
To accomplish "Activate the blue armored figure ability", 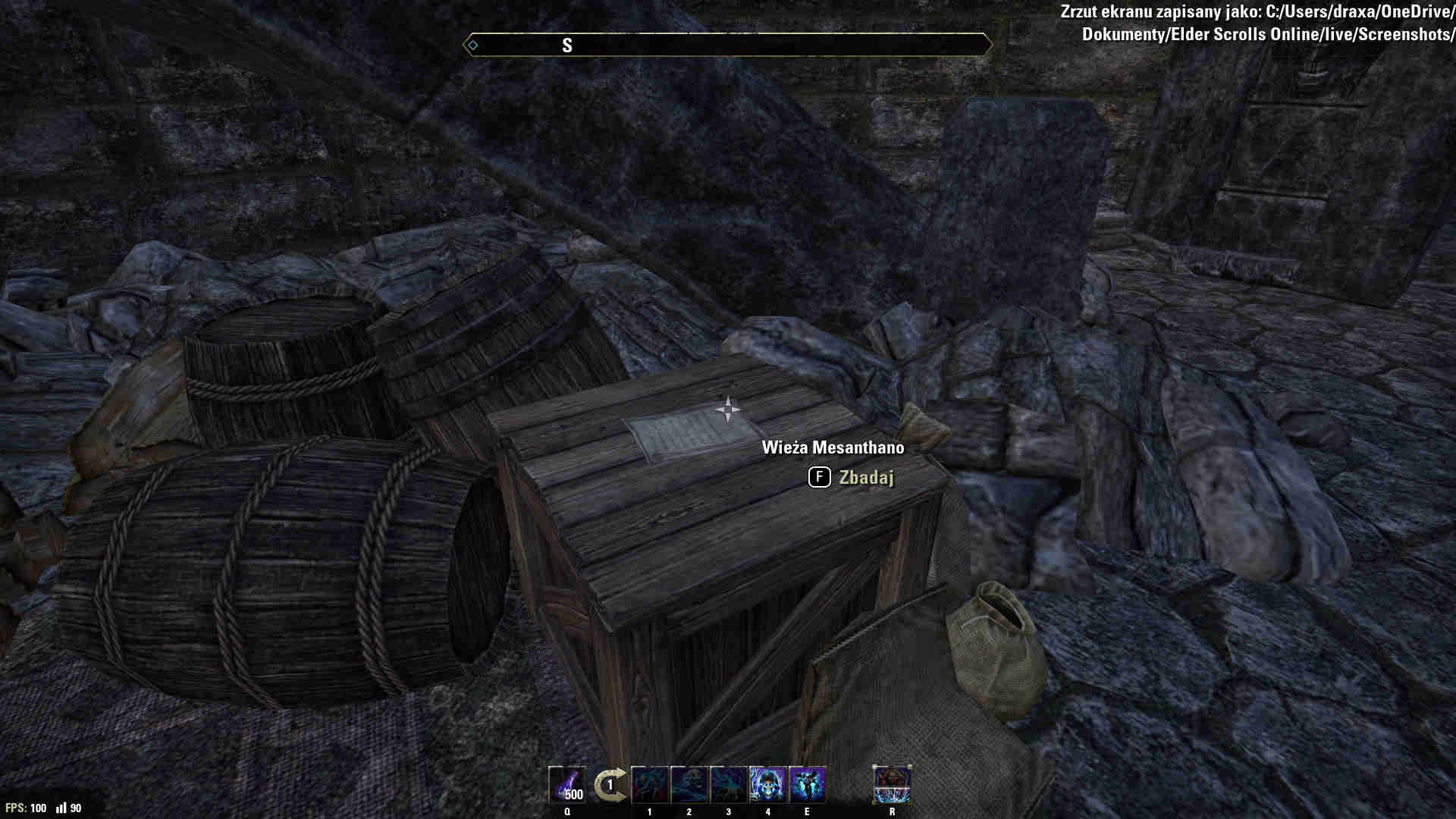I will coord(807,785).
